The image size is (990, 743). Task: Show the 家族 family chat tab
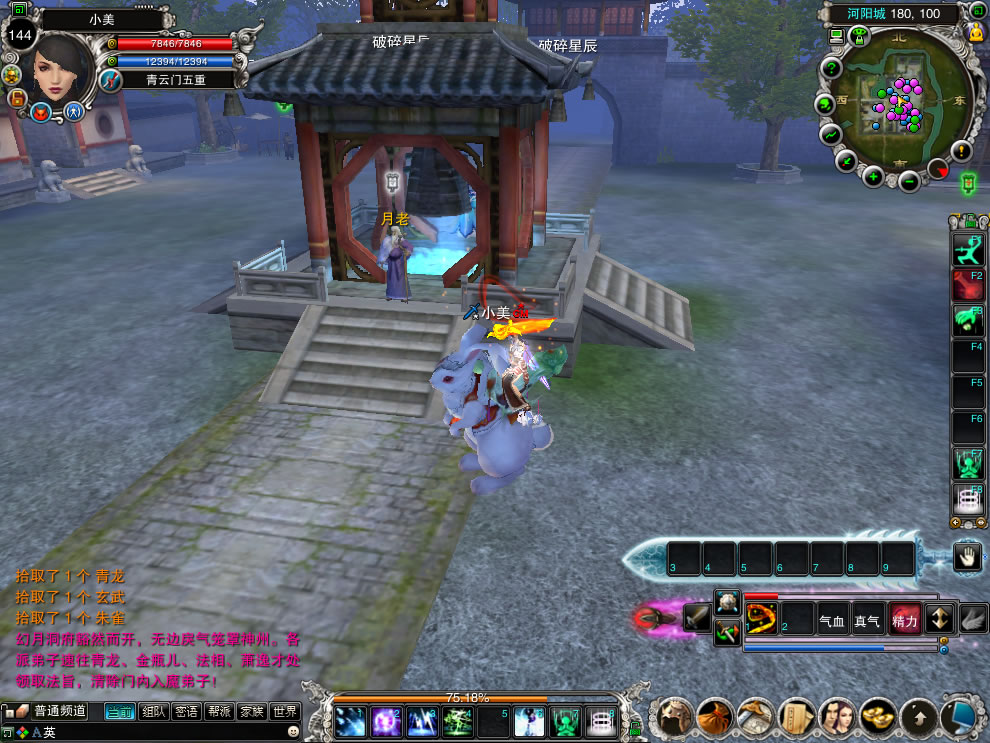tap(252, 712)
